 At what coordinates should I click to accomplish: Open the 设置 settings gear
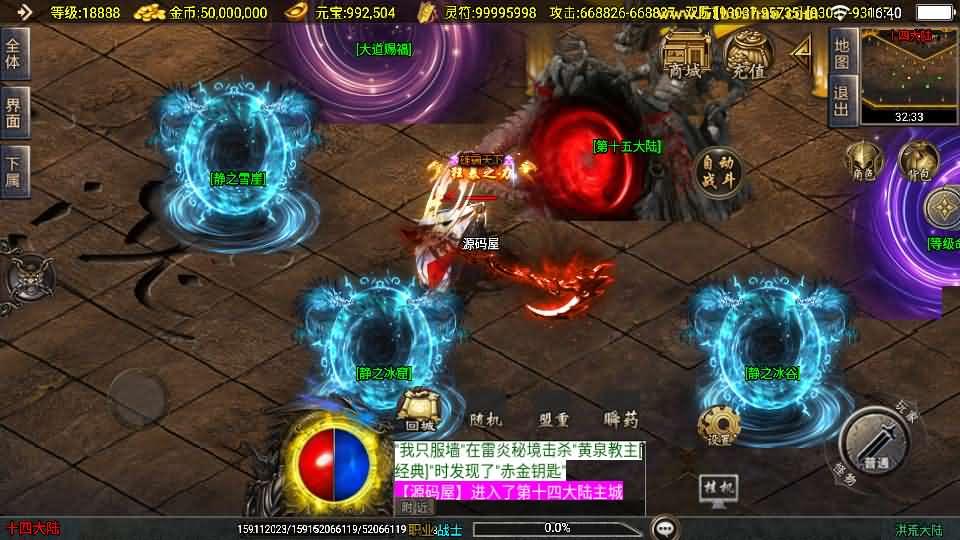[718, 426]
